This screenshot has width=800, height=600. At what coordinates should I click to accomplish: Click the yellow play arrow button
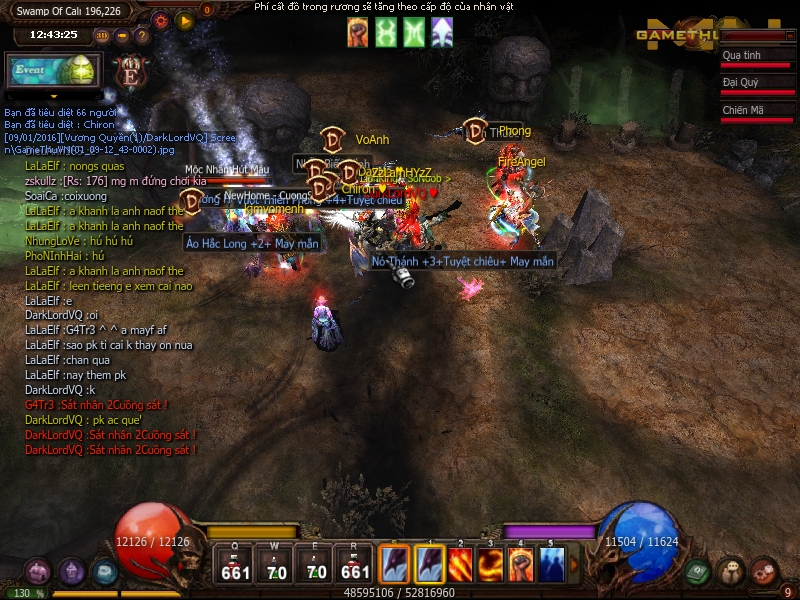tap(184, 20)
